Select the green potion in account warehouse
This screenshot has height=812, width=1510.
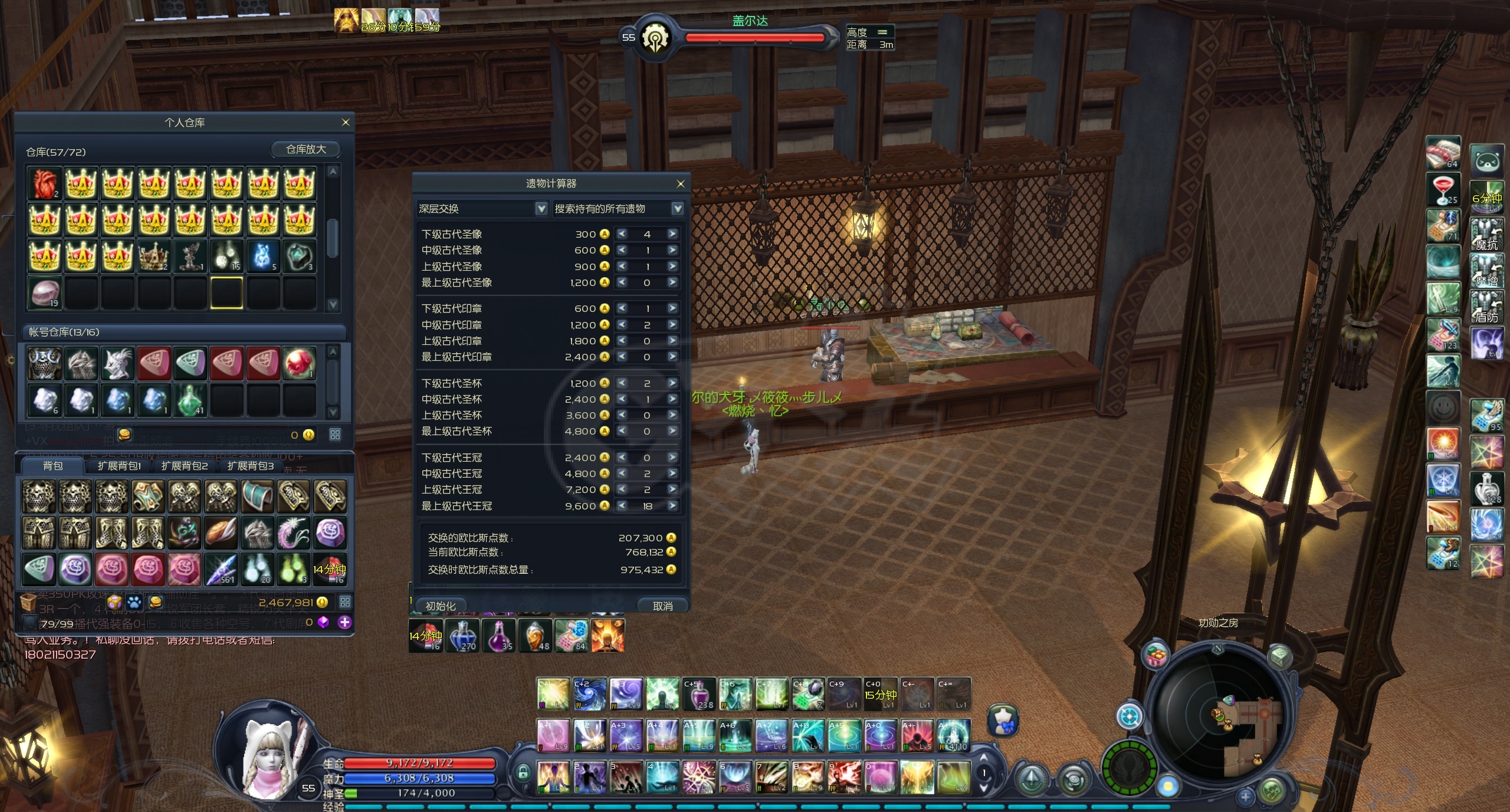coord(191,400)
